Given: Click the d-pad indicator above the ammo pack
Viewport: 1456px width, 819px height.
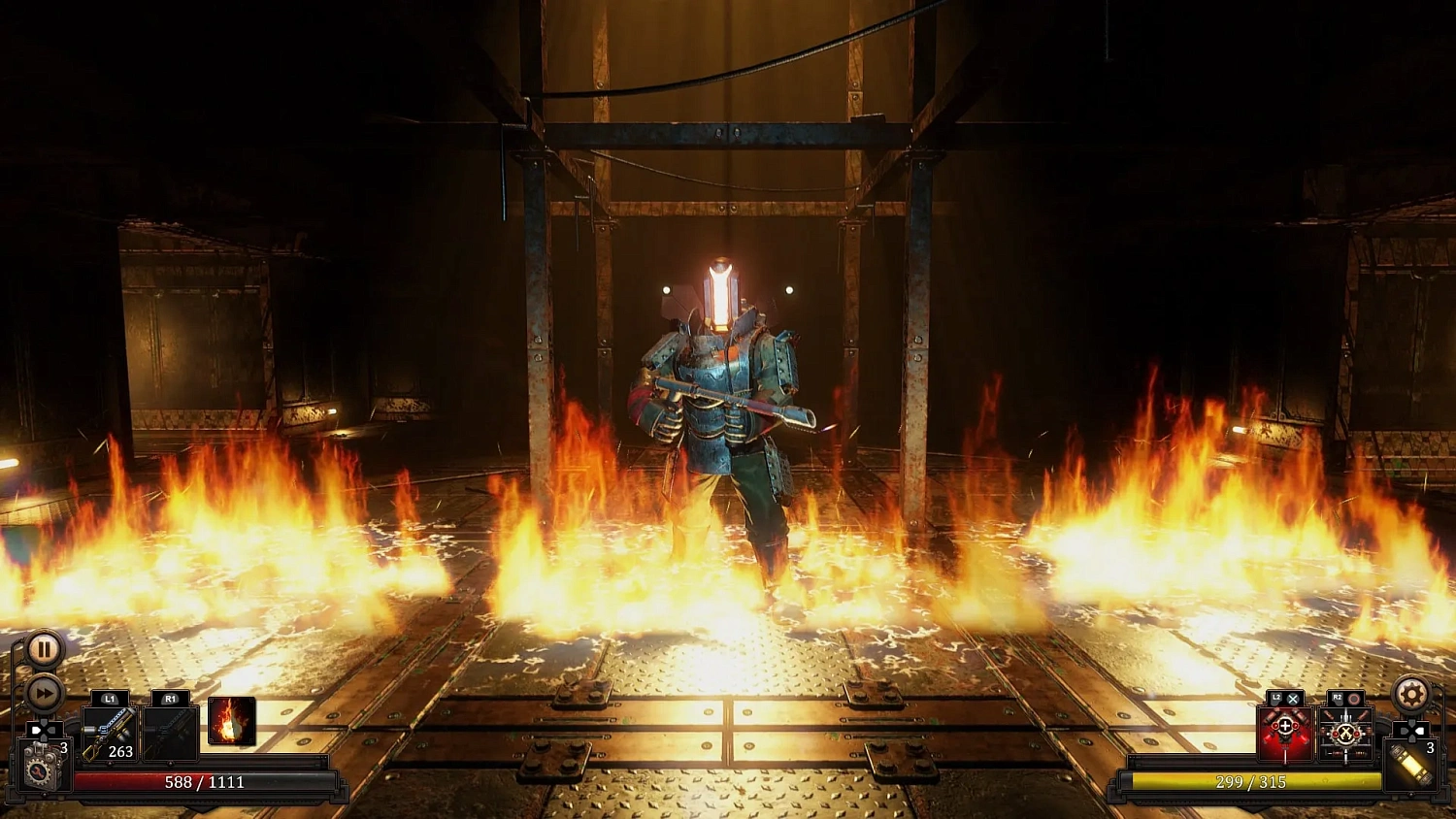Looking at the screenshot, I should [1413, 731].
